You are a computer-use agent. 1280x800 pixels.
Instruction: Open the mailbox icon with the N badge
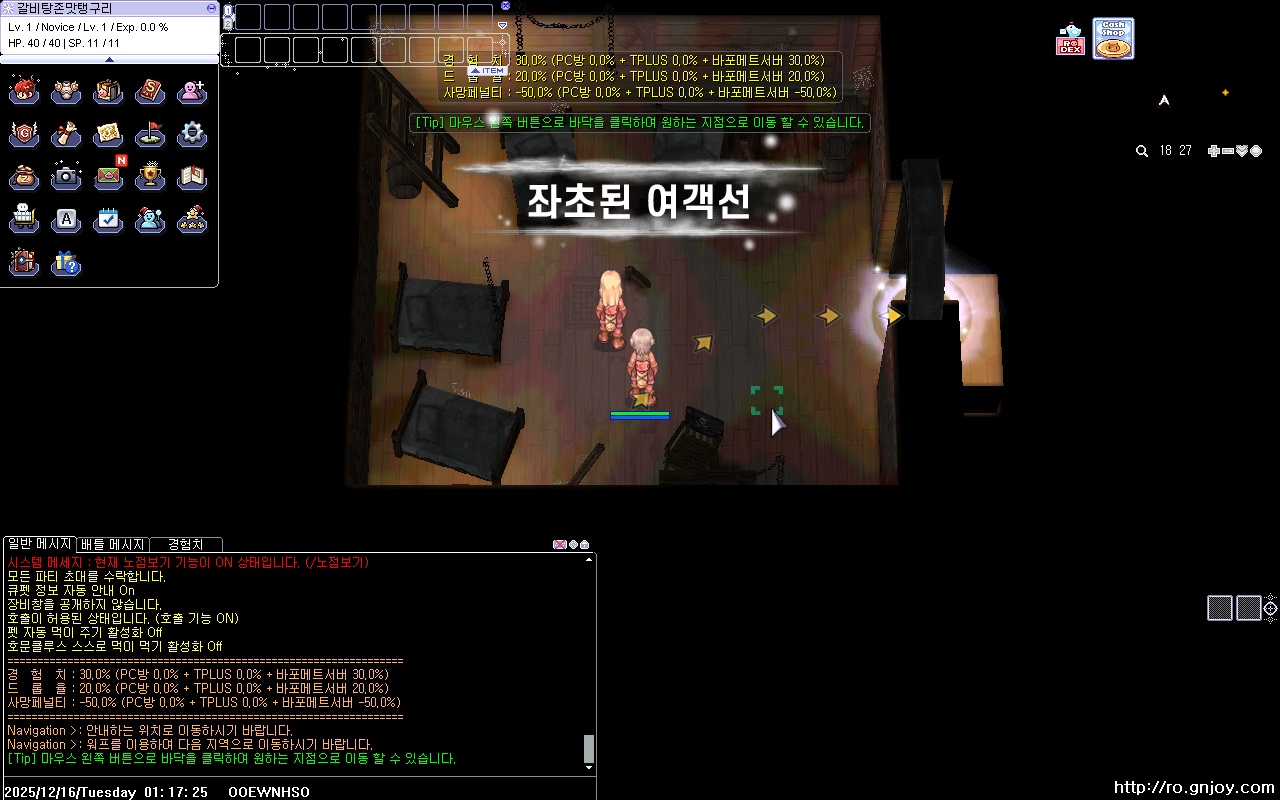(x=108, y=177)
